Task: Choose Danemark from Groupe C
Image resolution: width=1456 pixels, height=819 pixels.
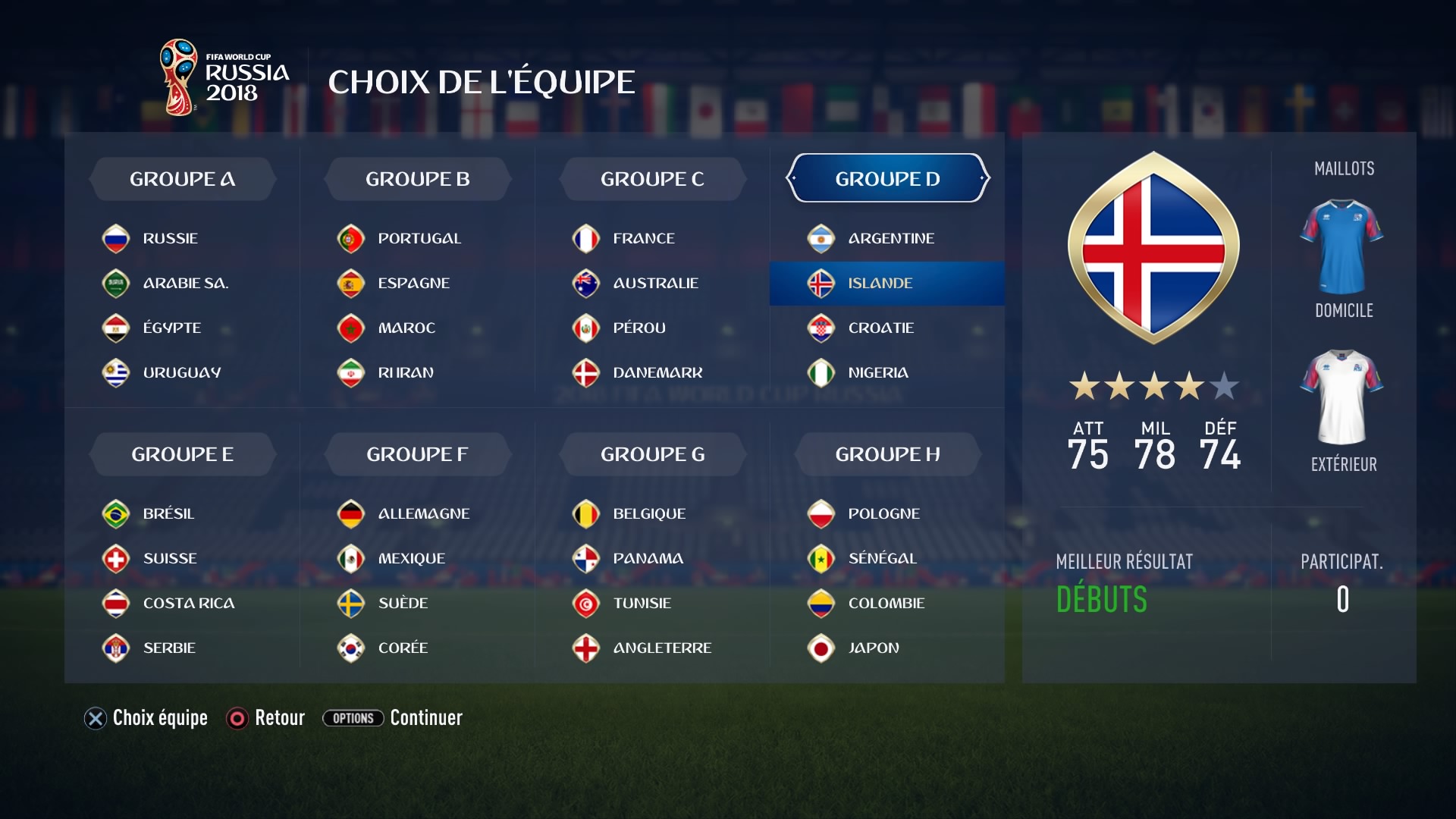Action: point(657,372)
